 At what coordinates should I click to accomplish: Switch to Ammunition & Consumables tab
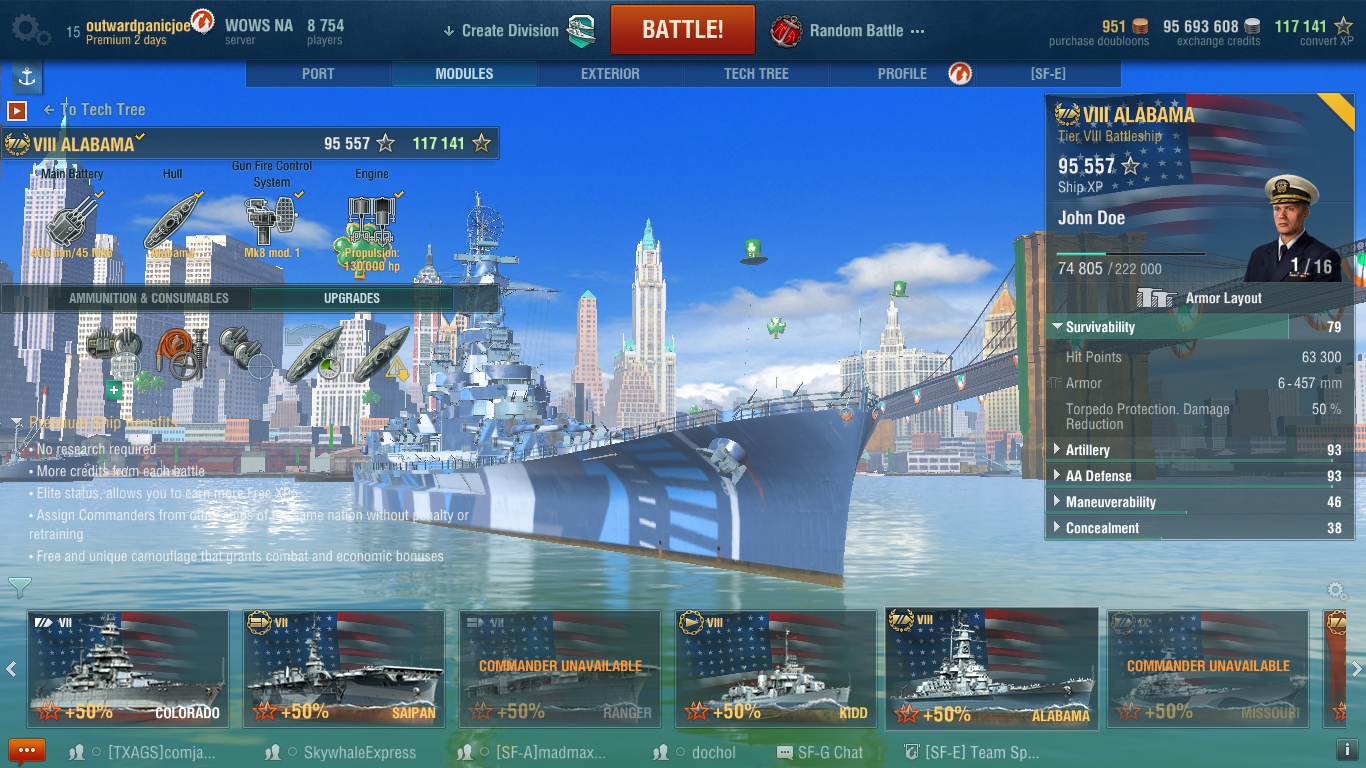(x=148, y=298)
